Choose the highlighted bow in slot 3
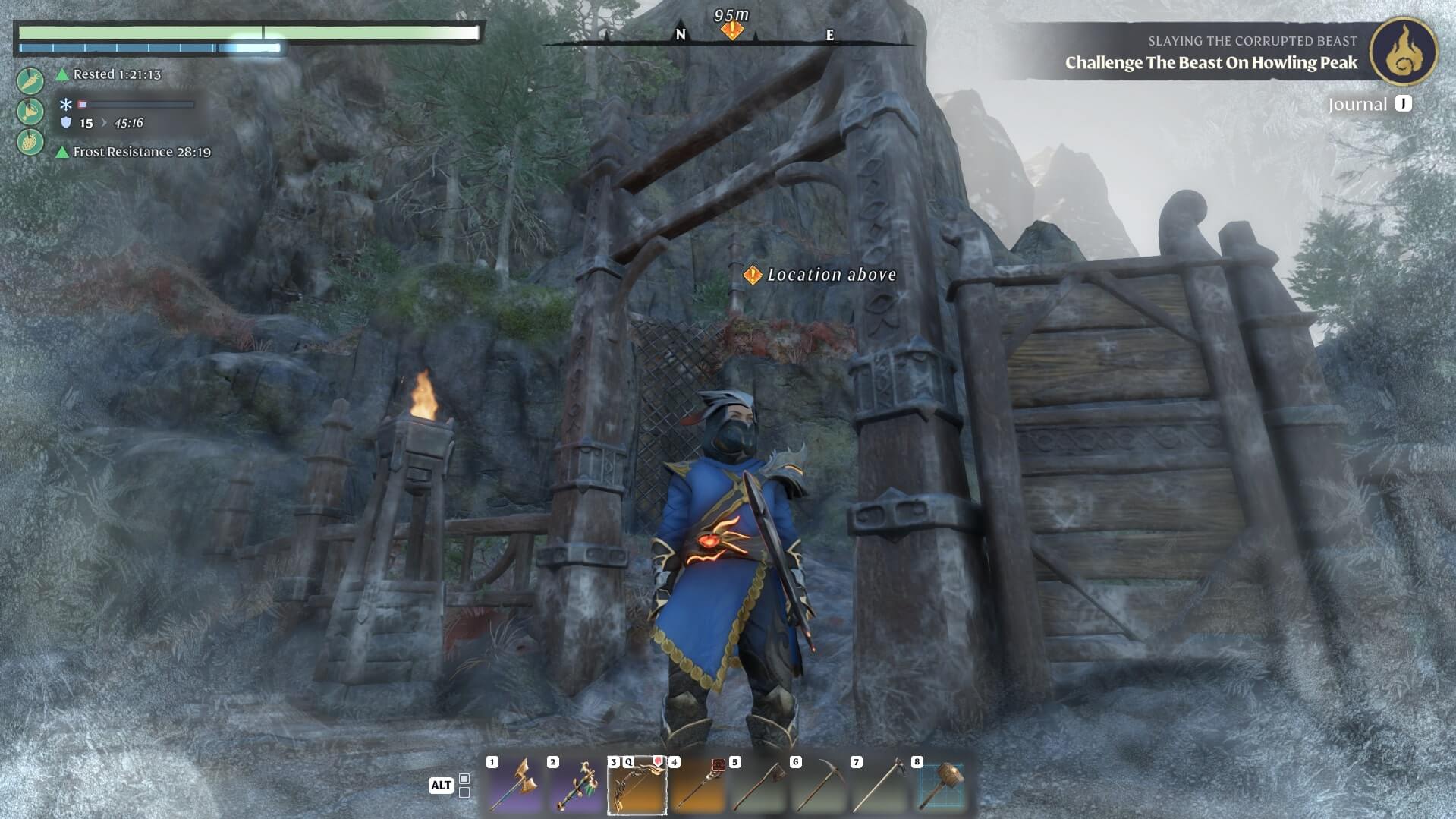1456x819 pixels. pyautogui.click(x=637, y=786)
